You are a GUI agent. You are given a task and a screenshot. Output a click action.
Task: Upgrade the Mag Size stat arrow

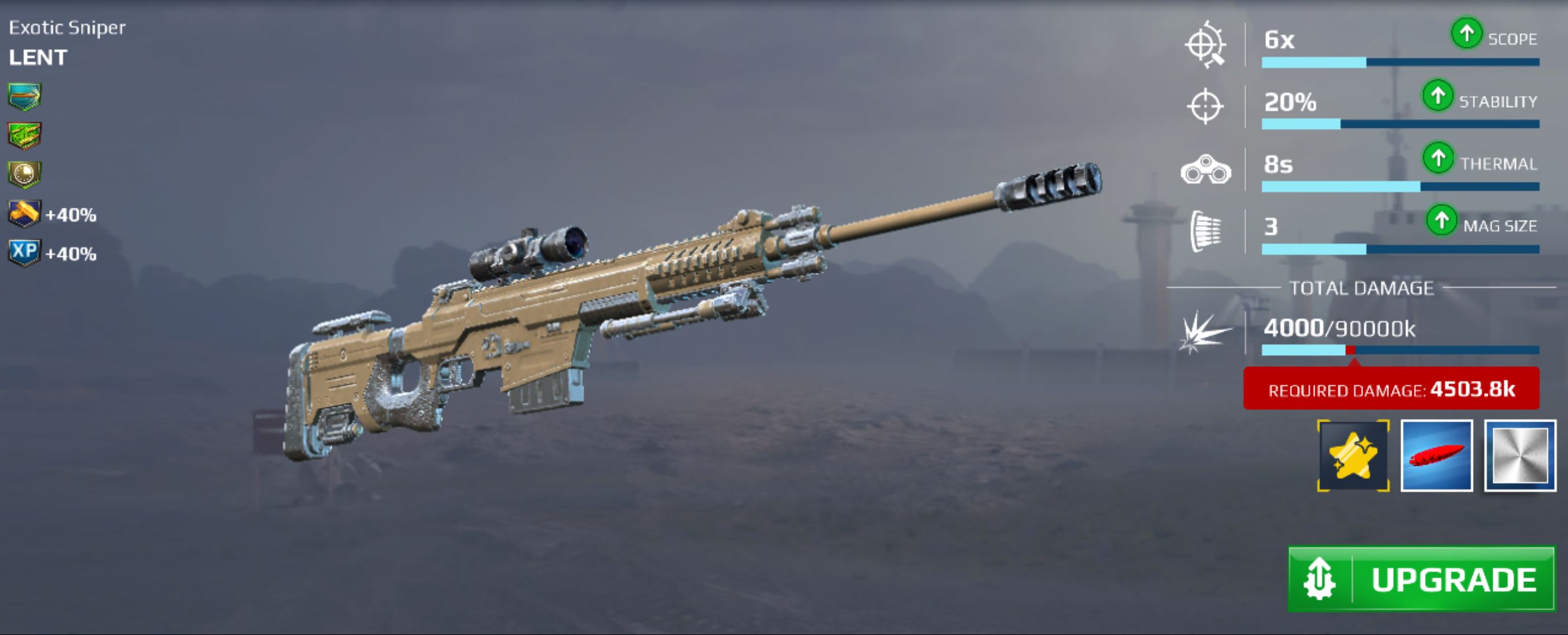coord(1441,221)
